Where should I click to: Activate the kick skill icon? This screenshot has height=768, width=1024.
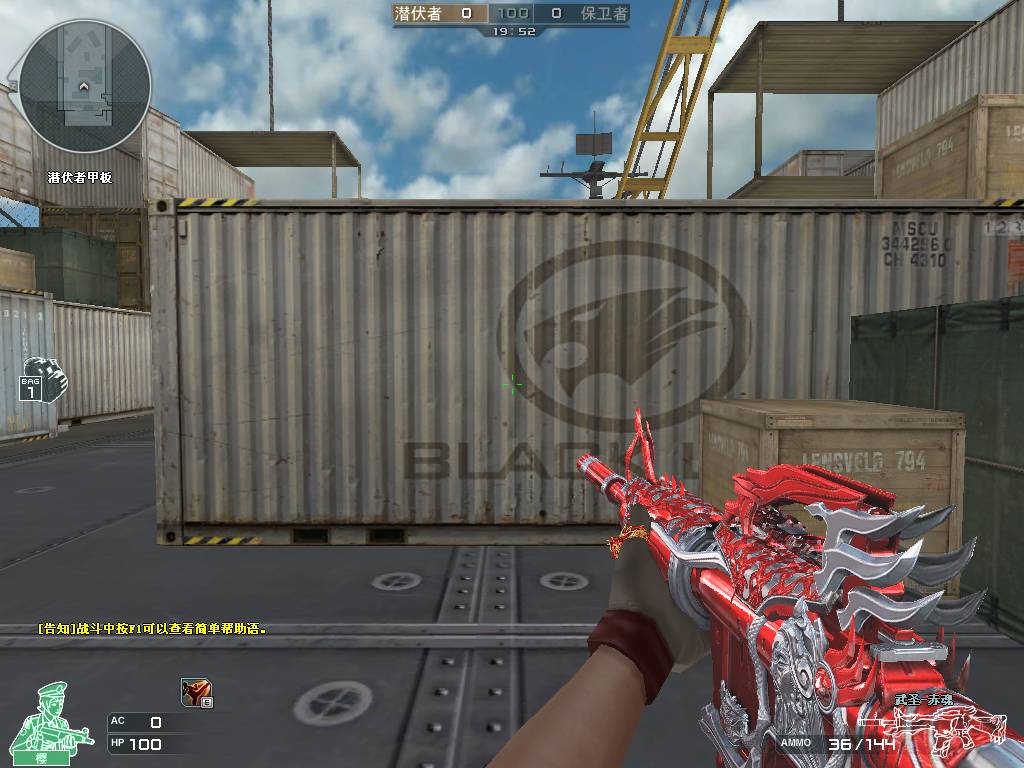(195, 692)
